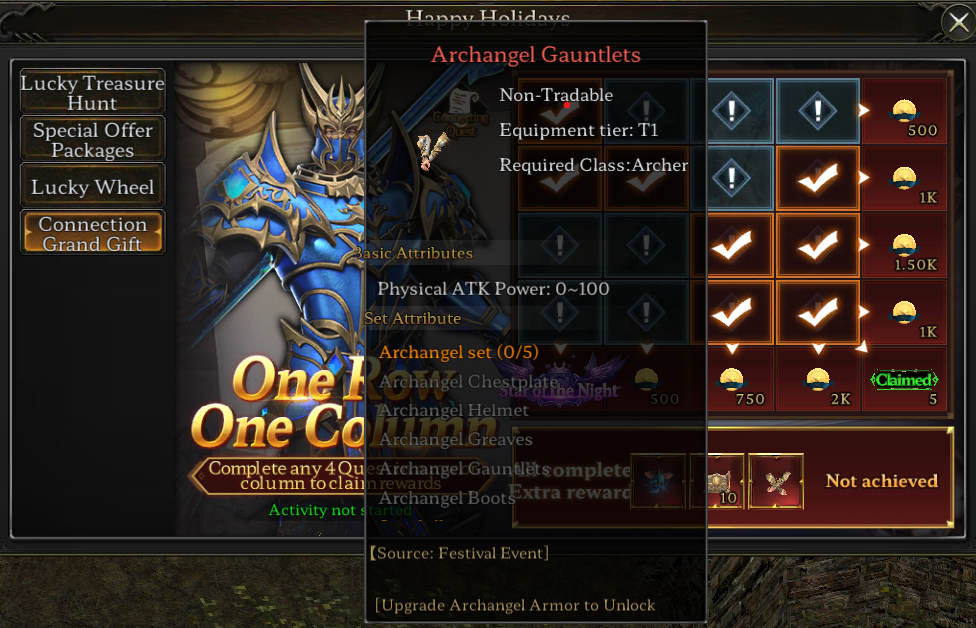
Task: Click the green Claimed reward slot
Action: (x=904, y=380)
